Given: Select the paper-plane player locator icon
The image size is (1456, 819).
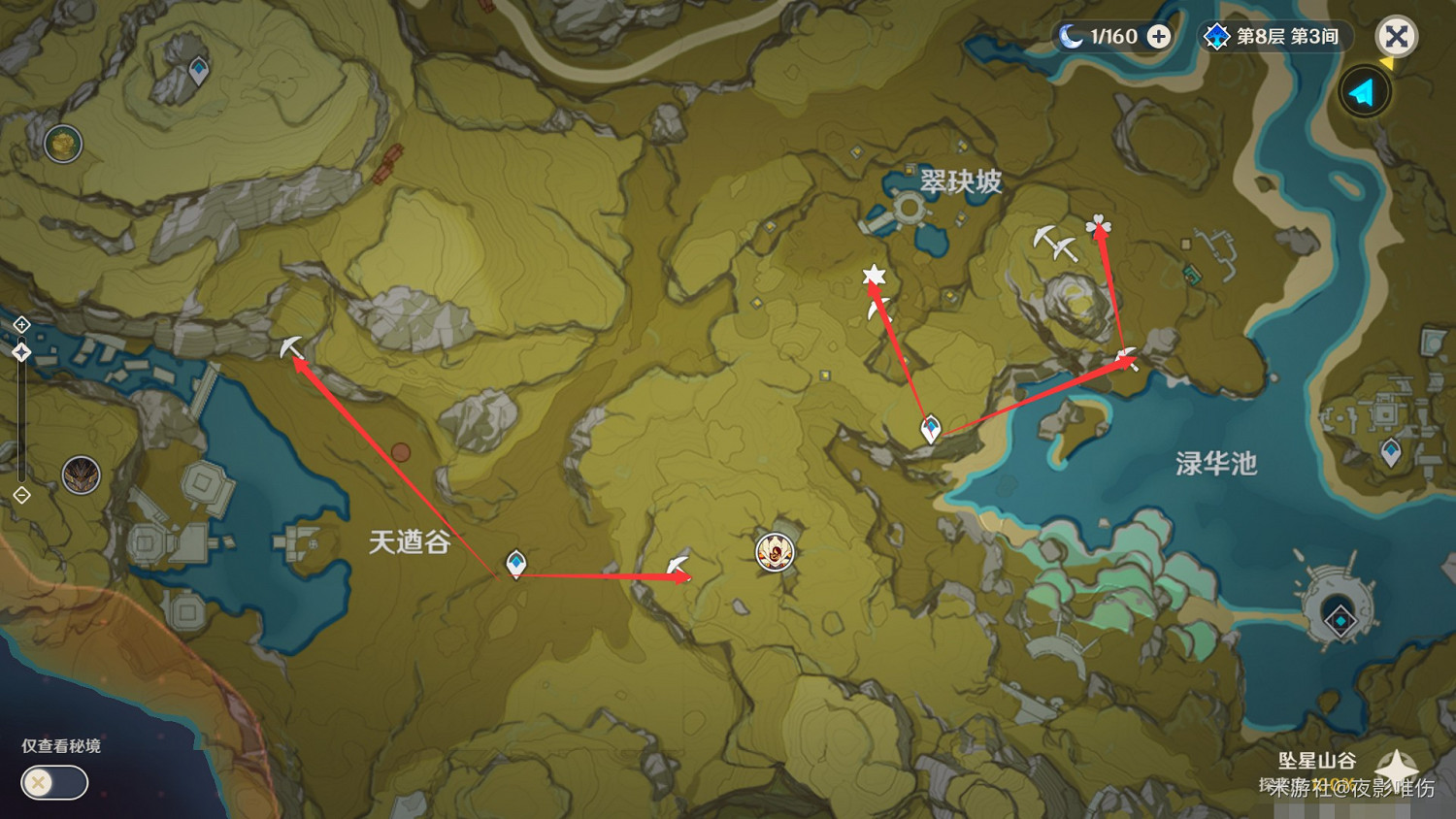Looking at the screenshot, I should coord(1364,93).
